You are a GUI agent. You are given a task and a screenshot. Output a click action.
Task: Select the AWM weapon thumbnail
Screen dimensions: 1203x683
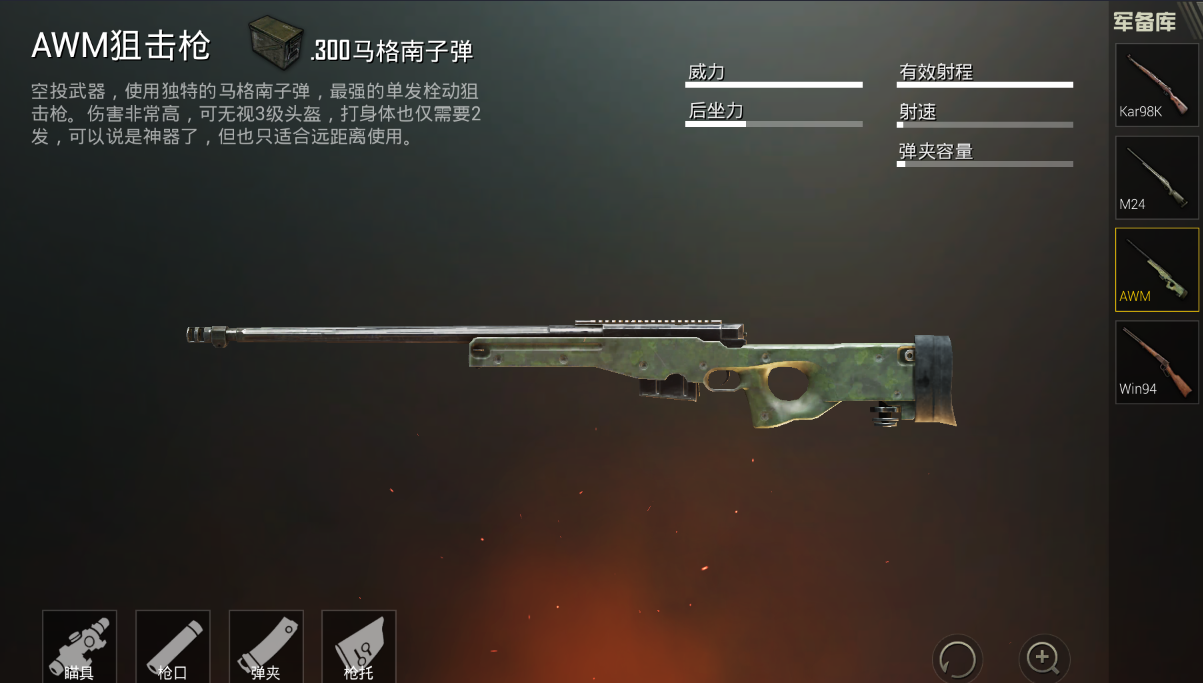click(1156, 269)
